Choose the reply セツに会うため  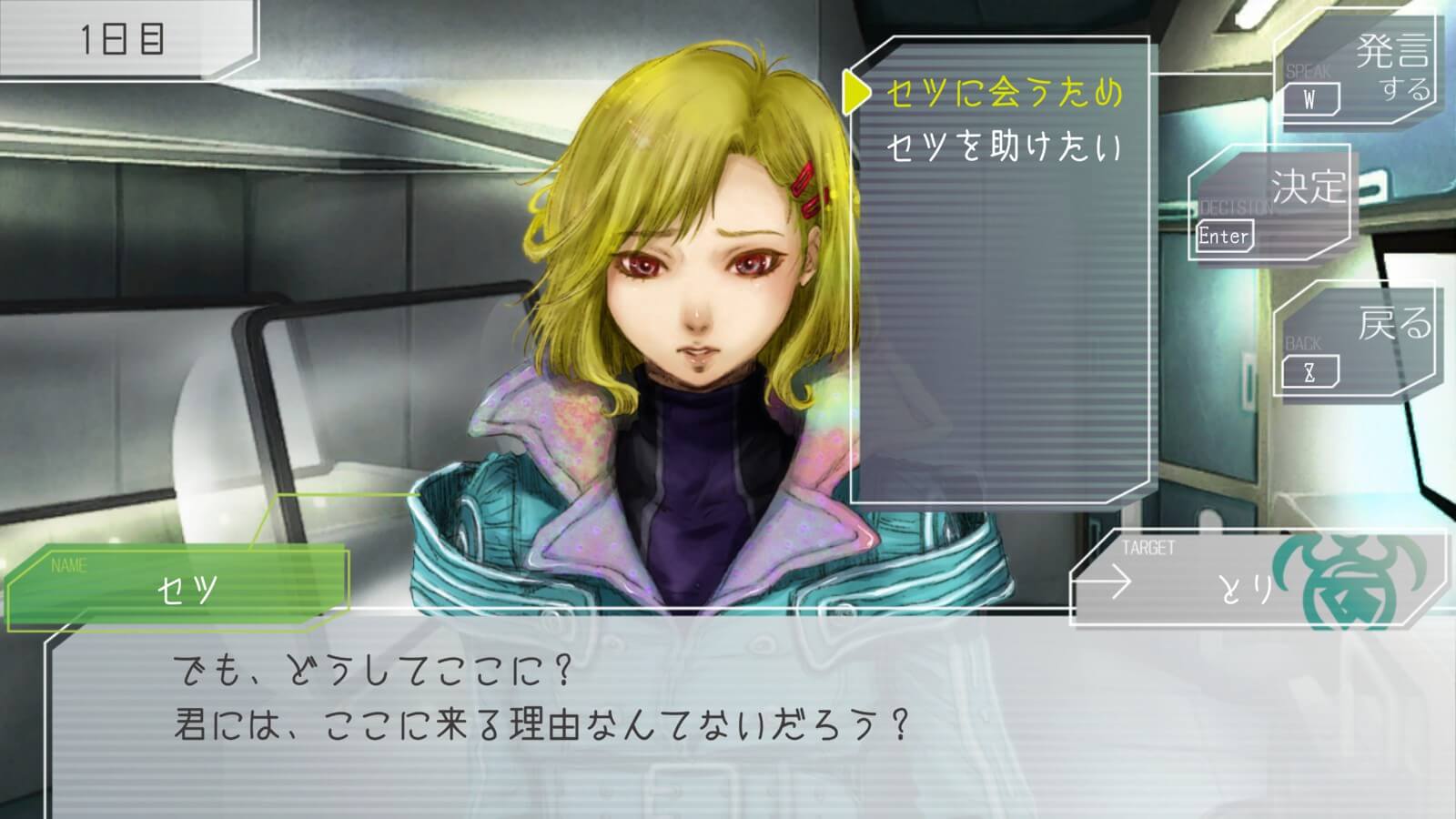click(x=1004, y=94)
